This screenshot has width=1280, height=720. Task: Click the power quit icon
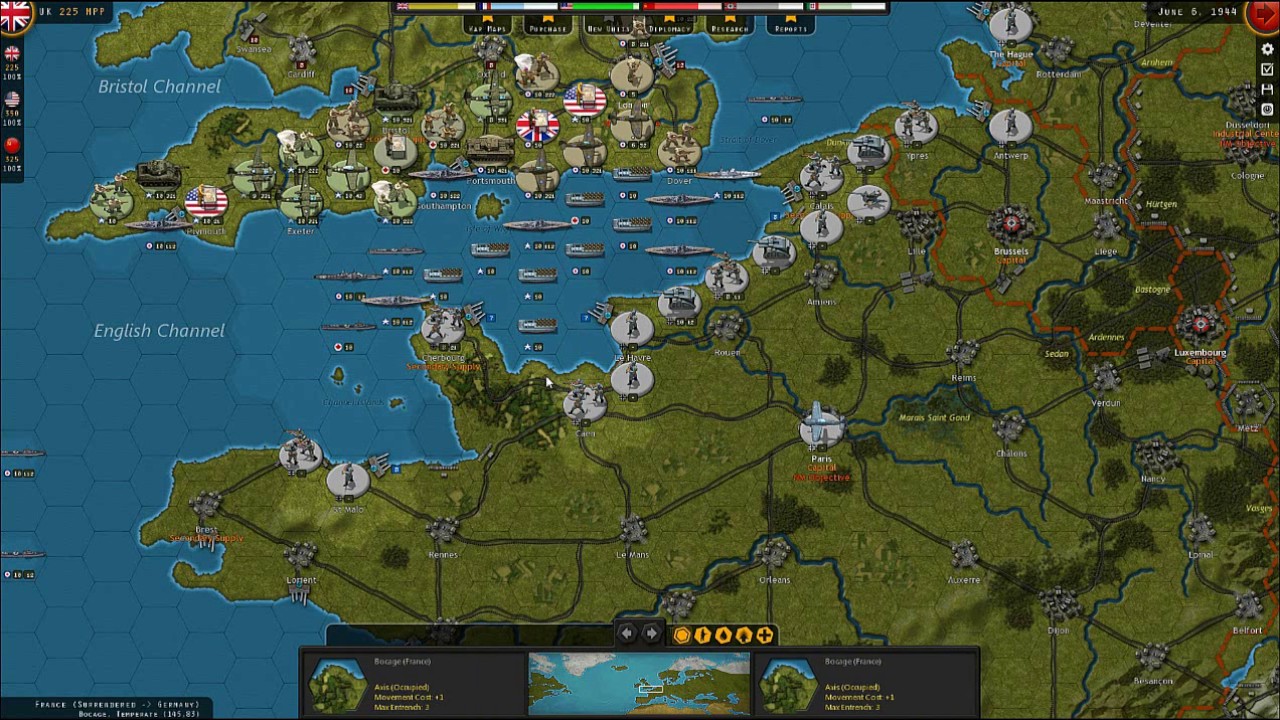tap(1267, 109)
